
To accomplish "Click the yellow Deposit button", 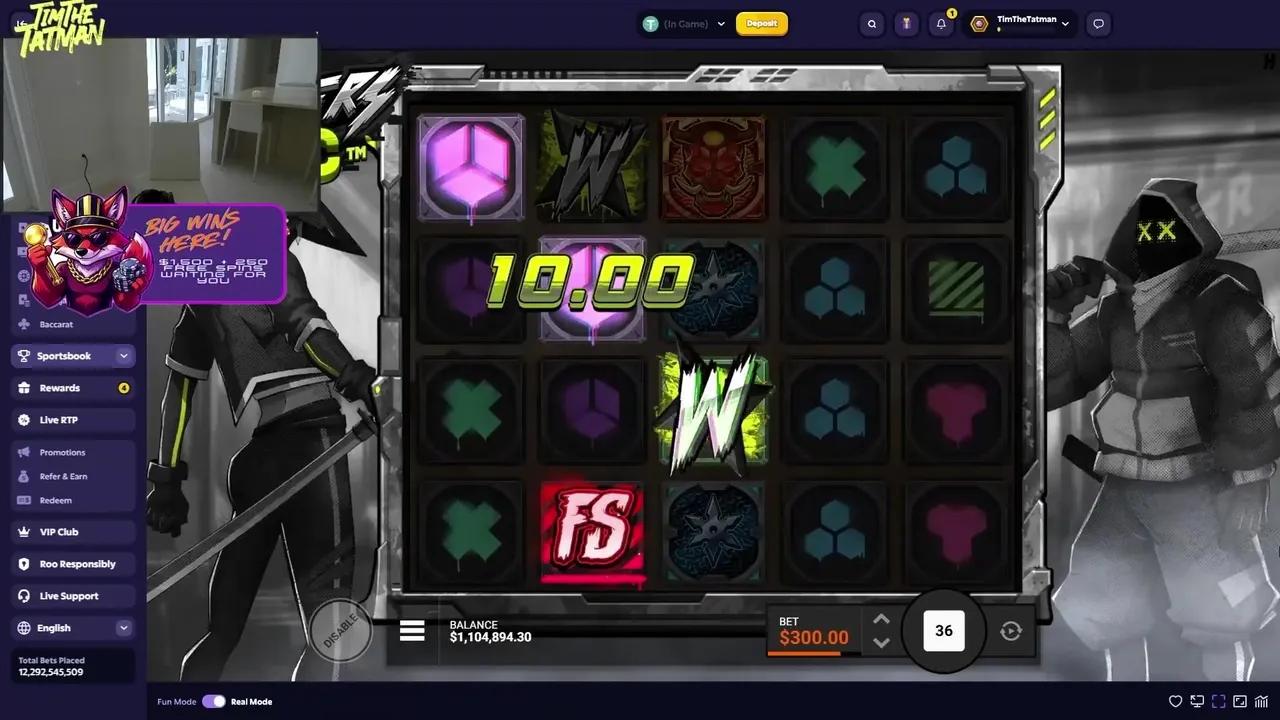I will tap(762, 23).
